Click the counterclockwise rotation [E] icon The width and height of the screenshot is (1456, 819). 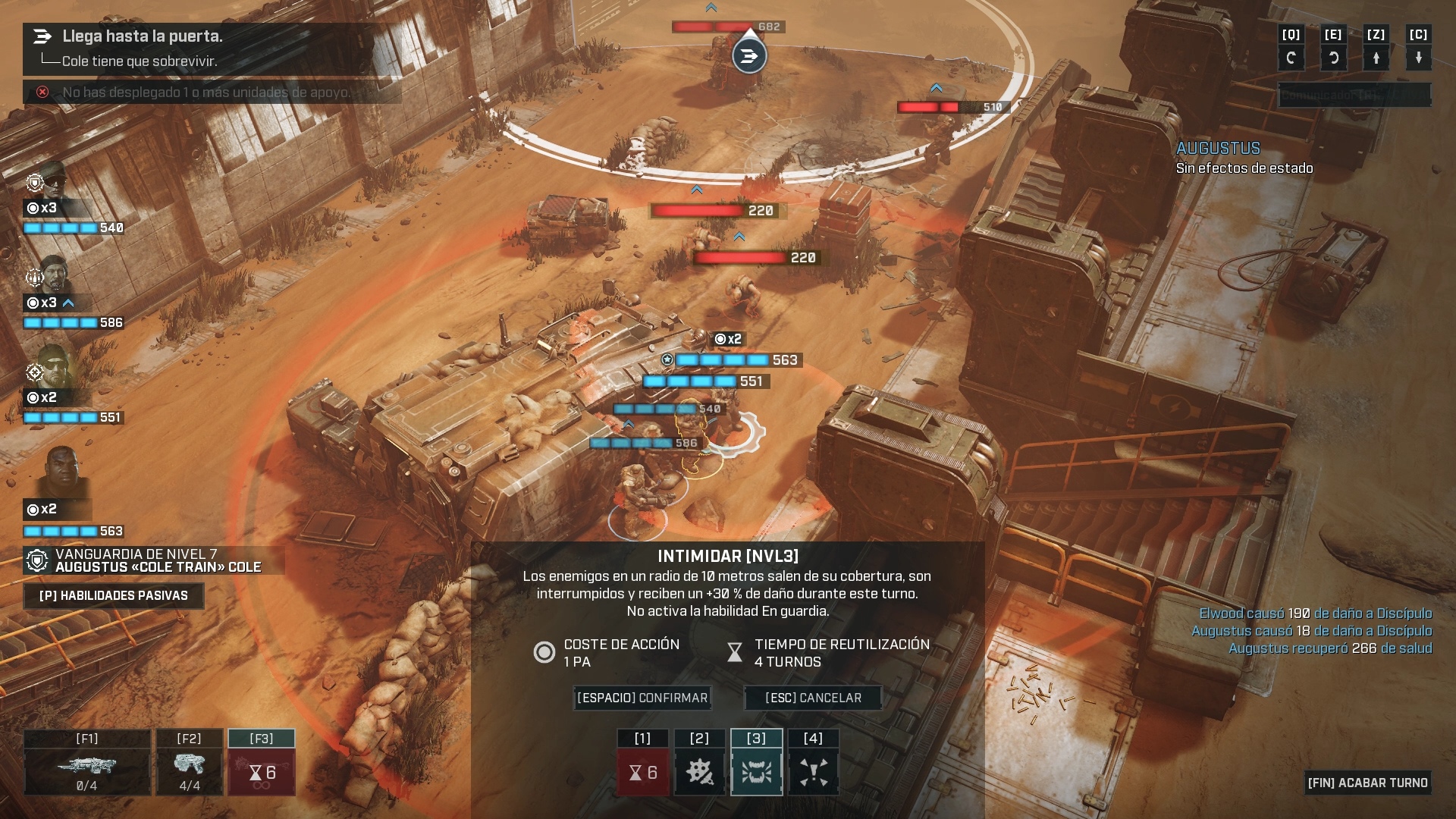click(x=1334, y=56)
